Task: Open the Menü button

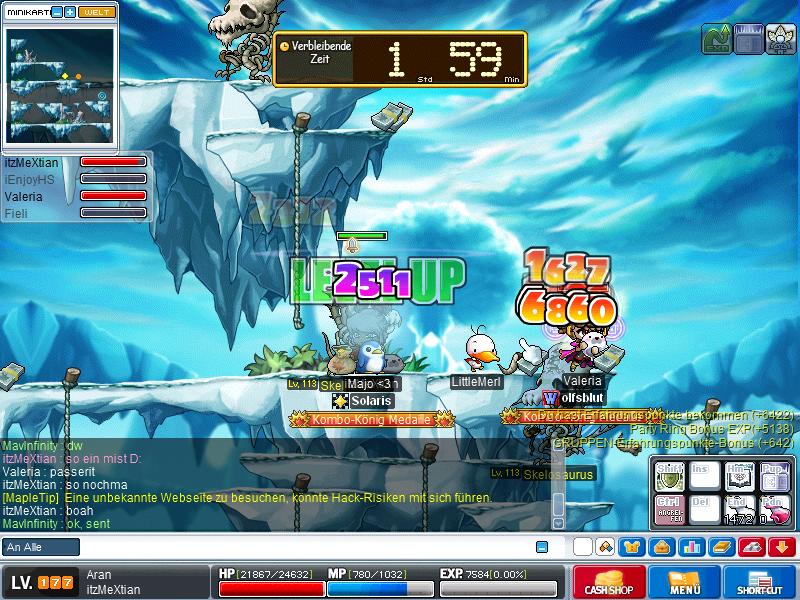Action: pos(685,583)
